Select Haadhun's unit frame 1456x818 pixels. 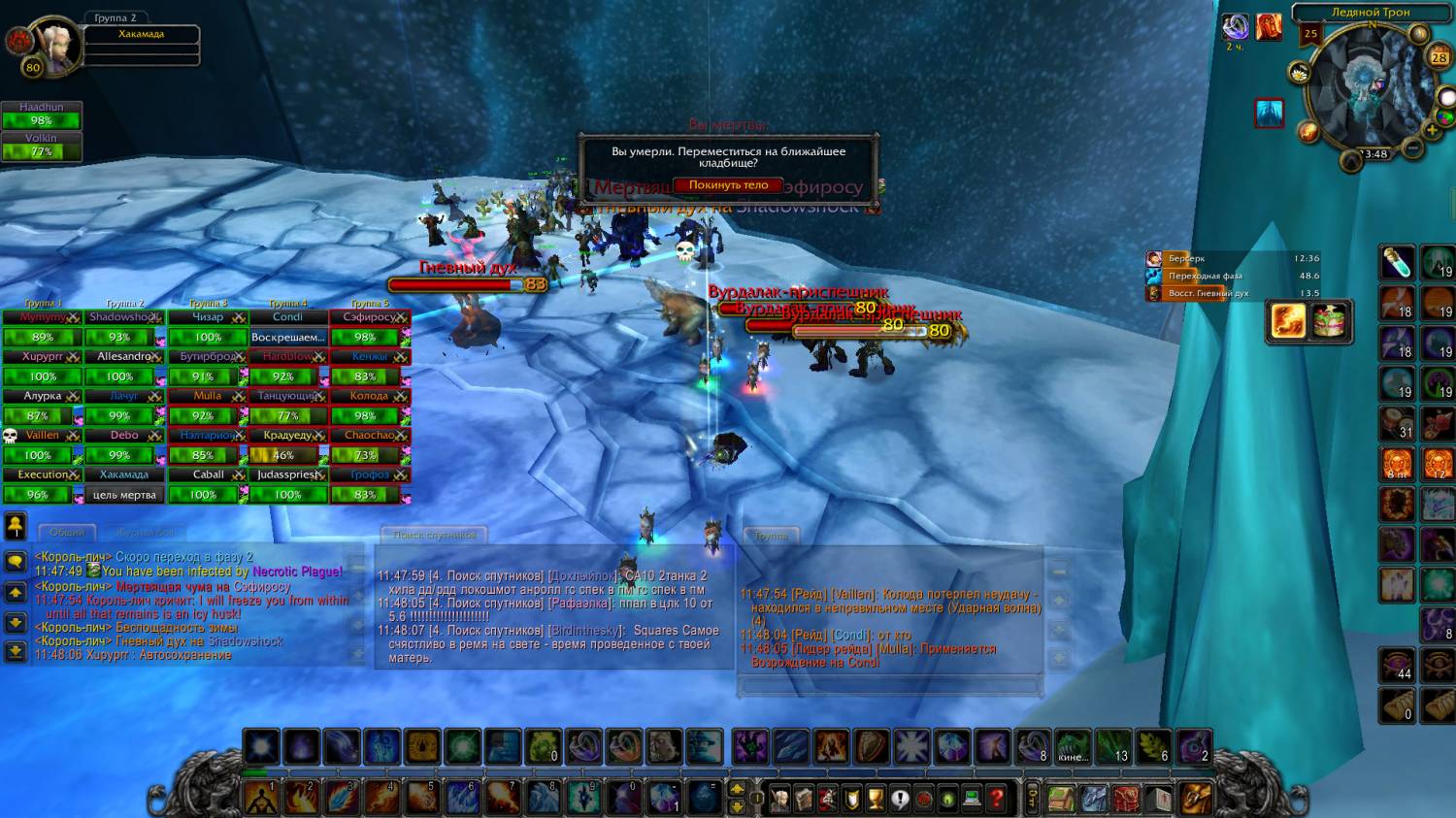[41, 115]
